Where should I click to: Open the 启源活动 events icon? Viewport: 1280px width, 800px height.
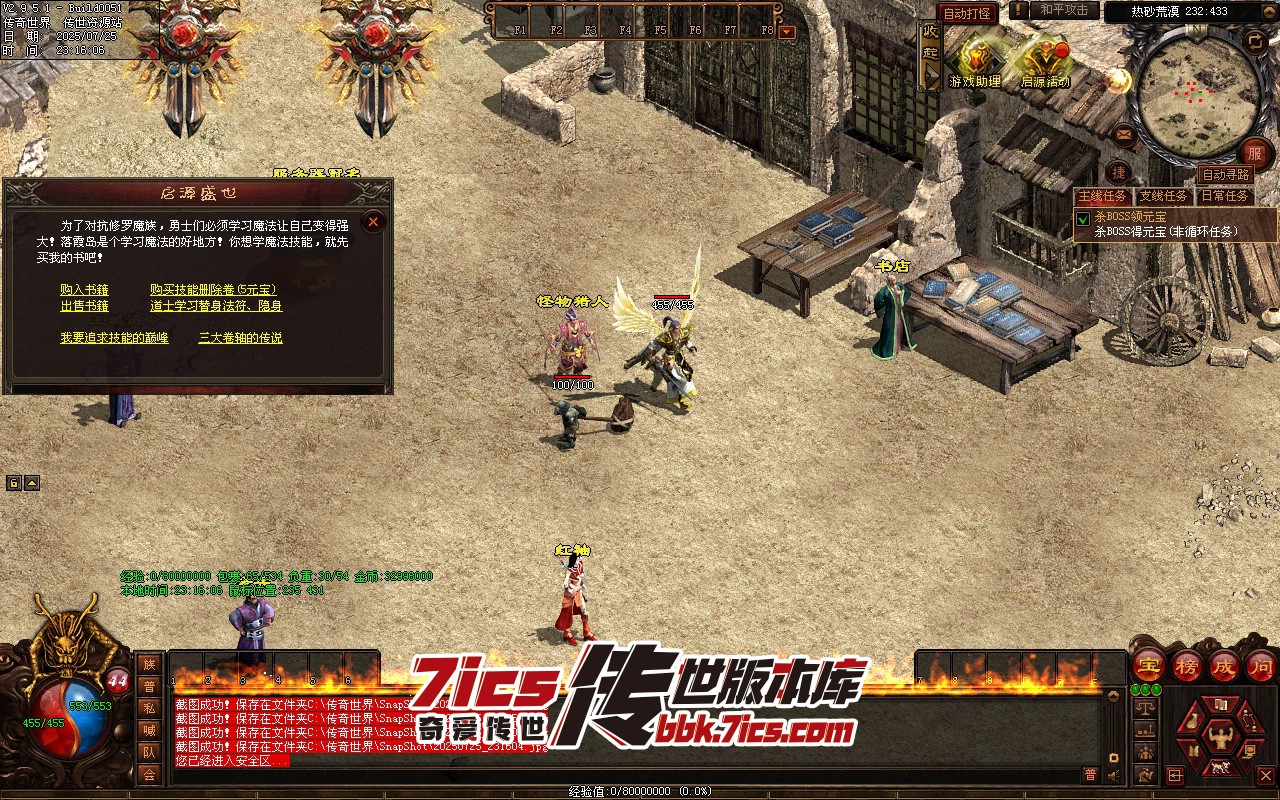pyautogui.click(x=1045, y=62)
